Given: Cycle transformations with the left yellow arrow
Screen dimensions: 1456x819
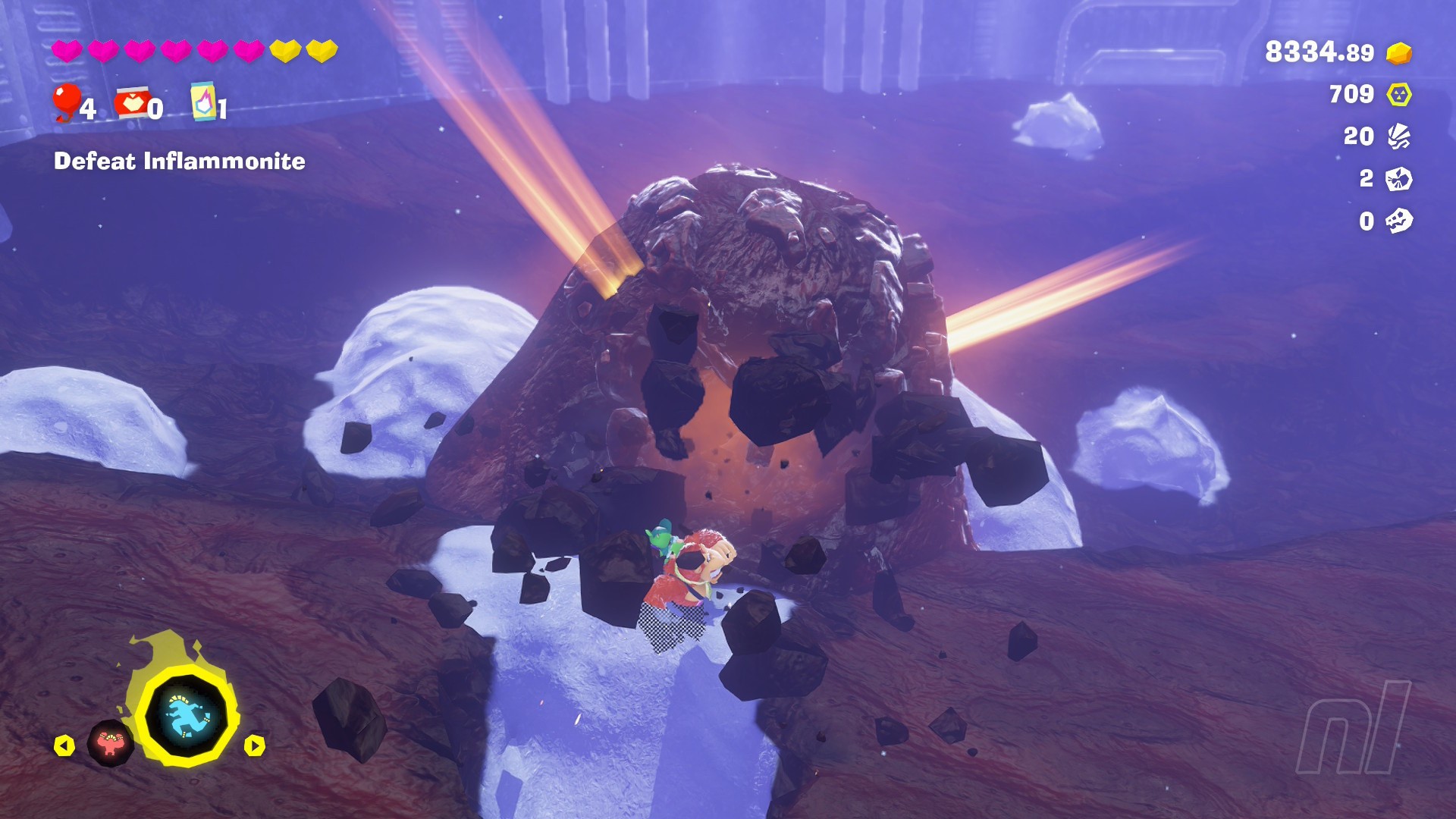Looking at the screenshot, I should pyautogui.click(x=64, y=746).
